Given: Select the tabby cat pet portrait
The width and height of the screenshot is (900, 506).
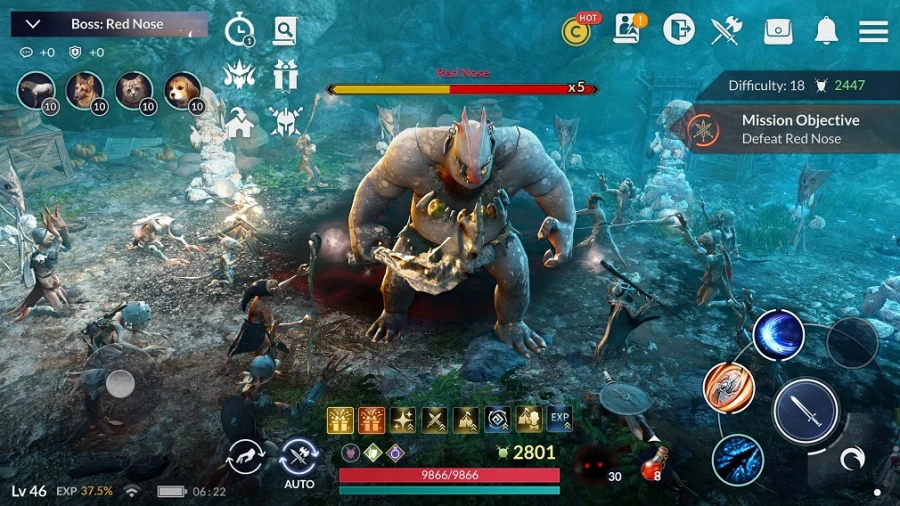Looking at the screenshot, I should pos(134,91).
